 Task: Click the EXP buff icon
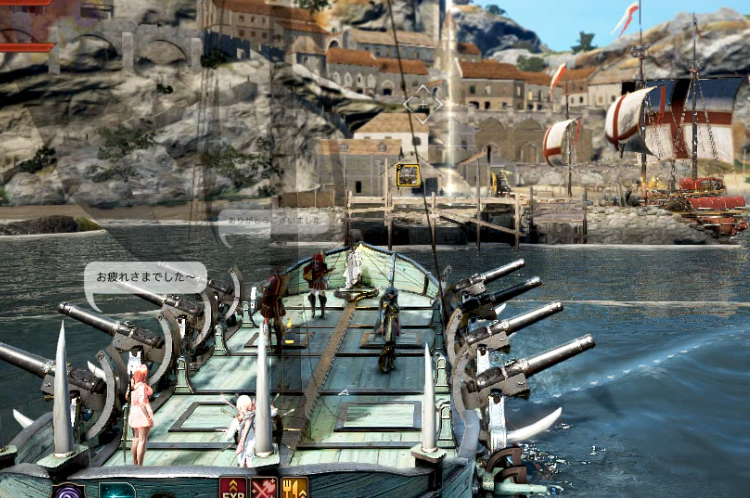[x=233, y=489]
